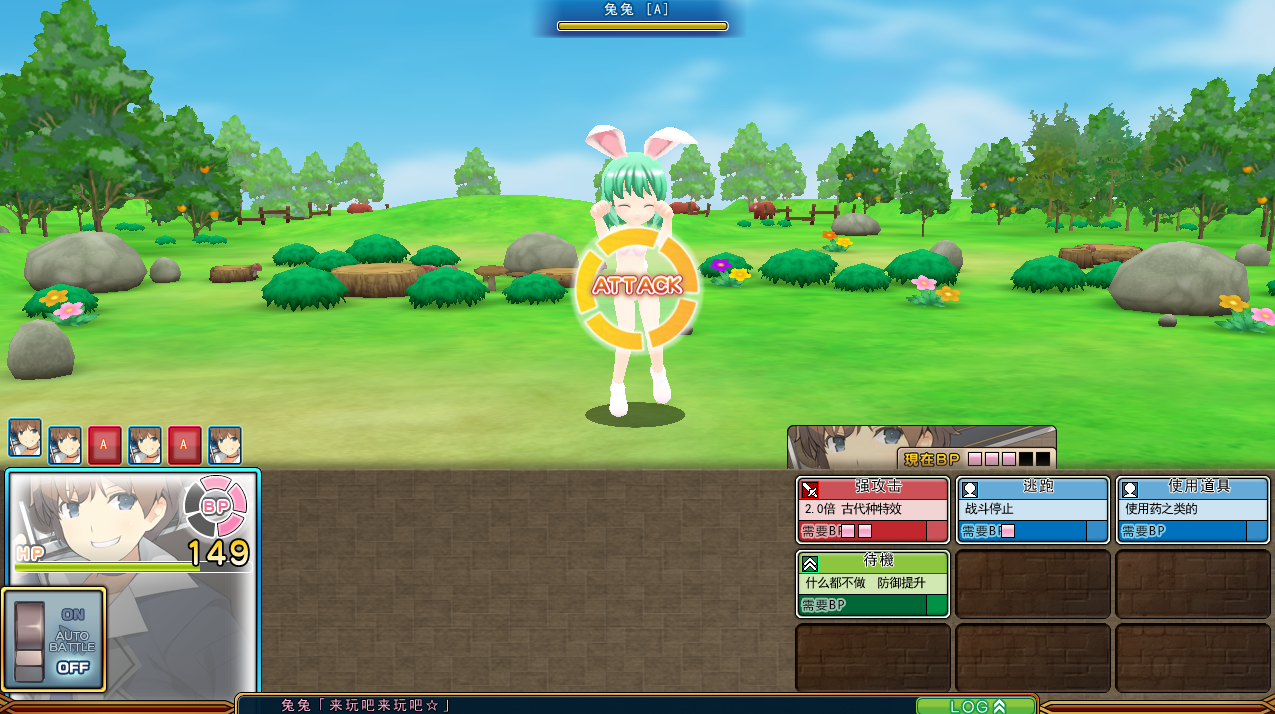Click the orange ATTACK target ring
This screenshot has height=714, width=1275.
coord(636,286)
